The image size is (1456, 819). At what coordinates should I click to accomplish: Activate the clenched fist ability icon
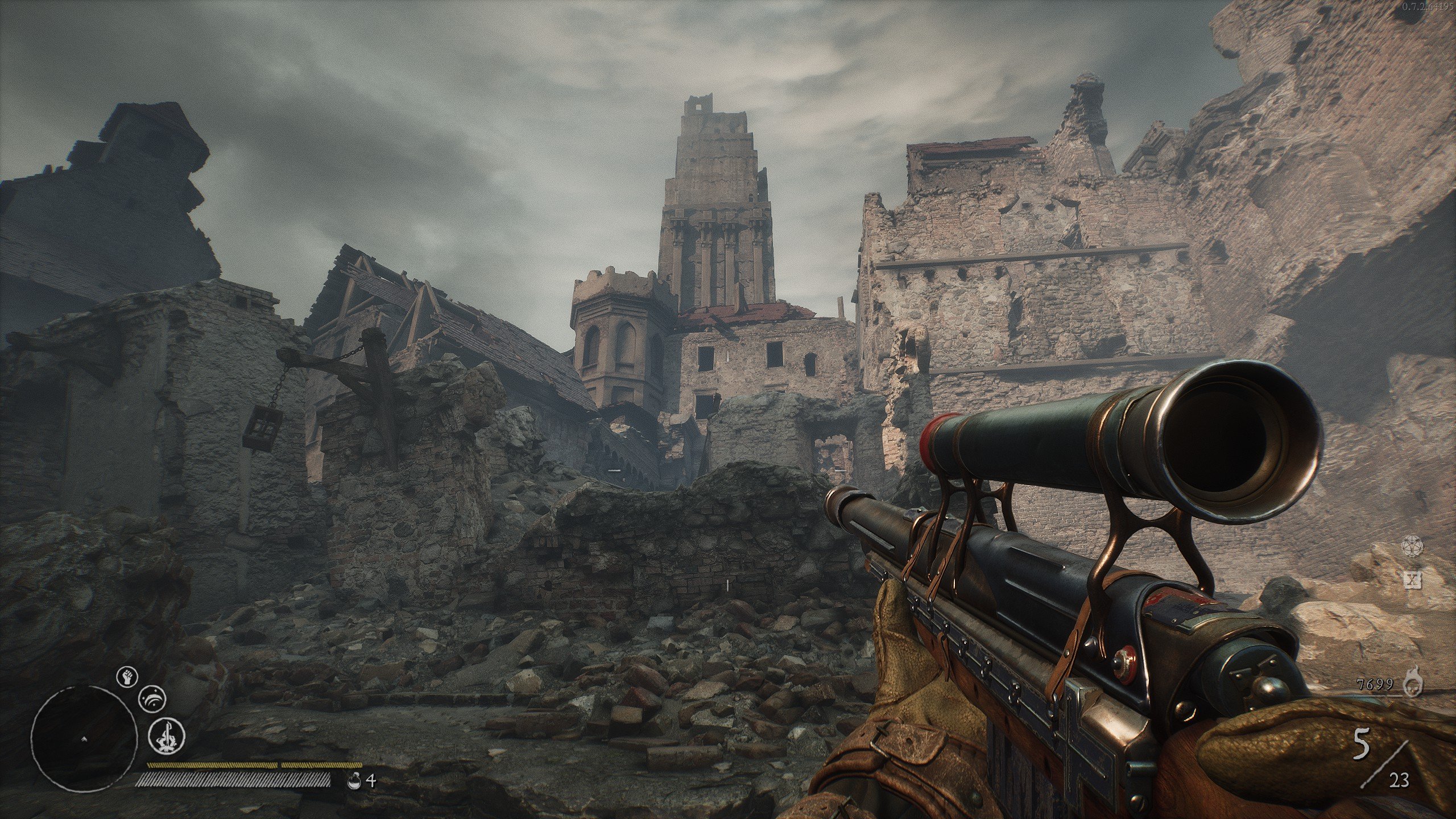(x=127, y=677)
